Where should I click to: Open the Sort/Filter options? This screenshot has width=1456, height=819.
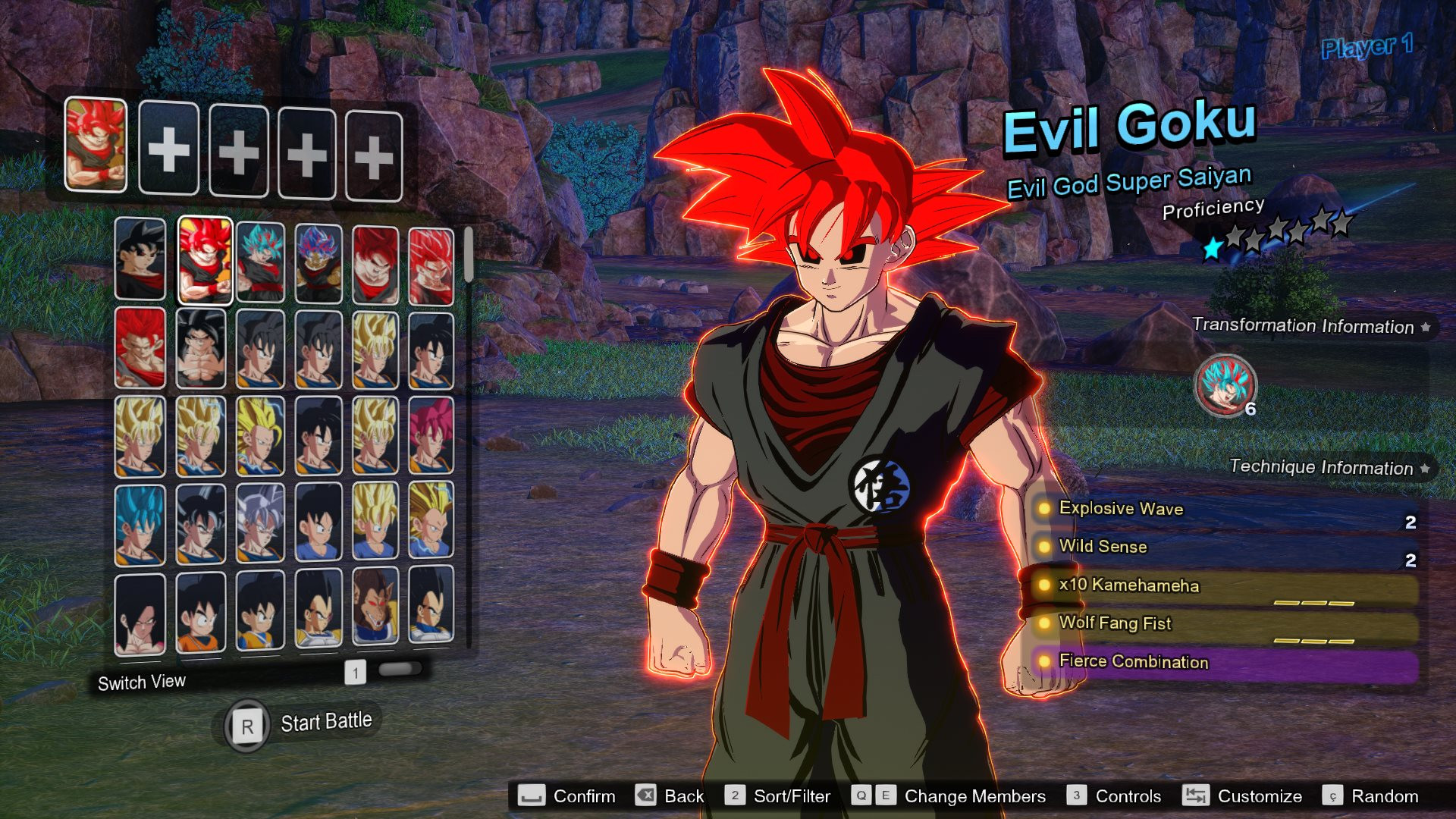pyautogui.click(x=792, y=796)
